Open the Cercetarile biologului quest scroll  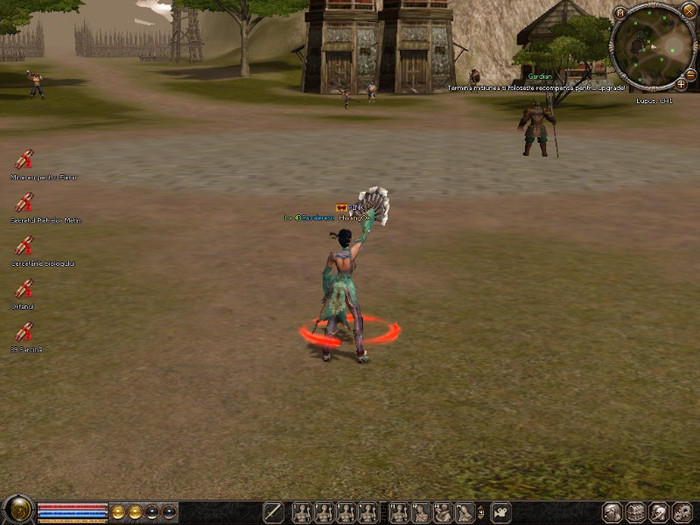click(24, 245)
